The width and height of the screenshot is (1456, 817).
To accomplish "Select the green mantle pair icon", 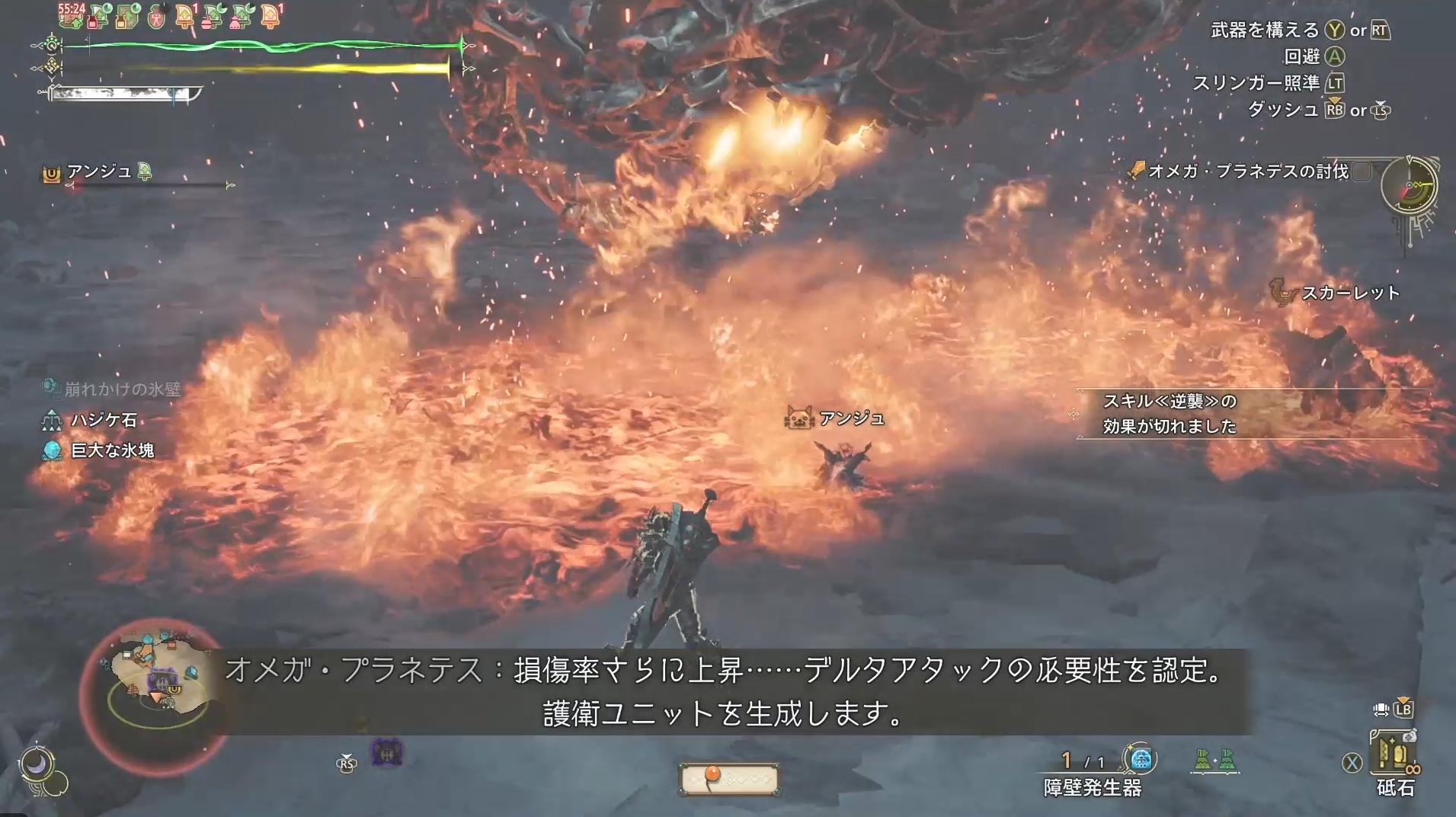I will tap(1214, 760).
